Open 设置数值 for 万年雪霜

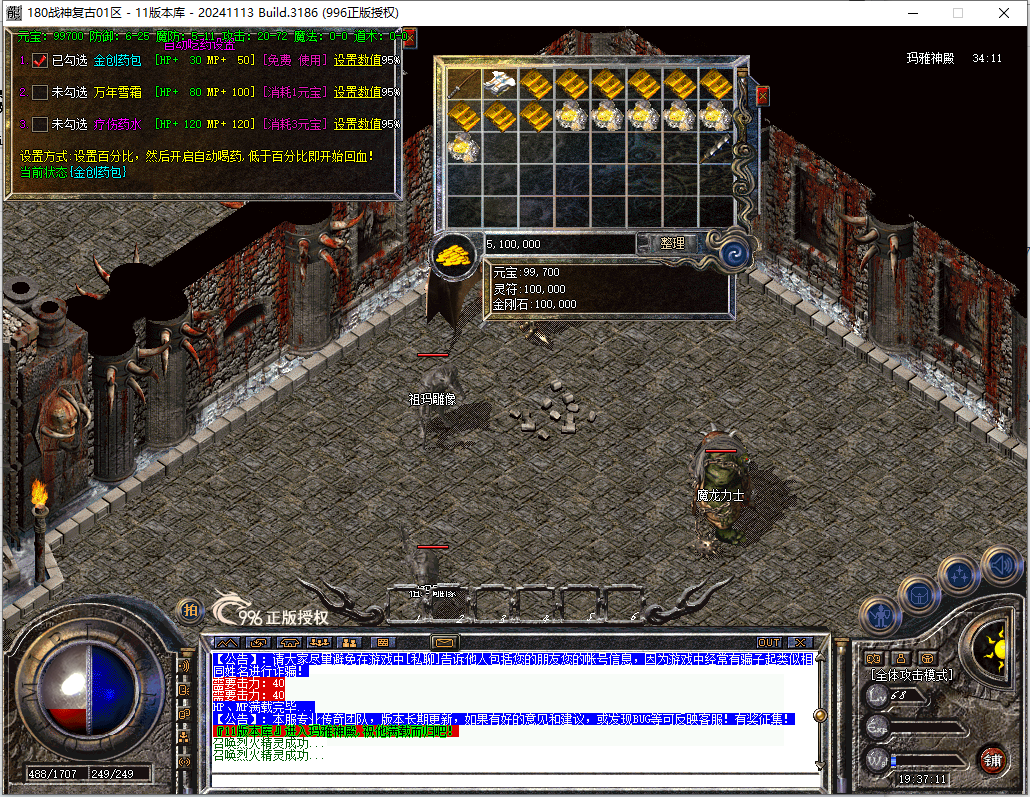pyautogui.click(x=357, y=93)
